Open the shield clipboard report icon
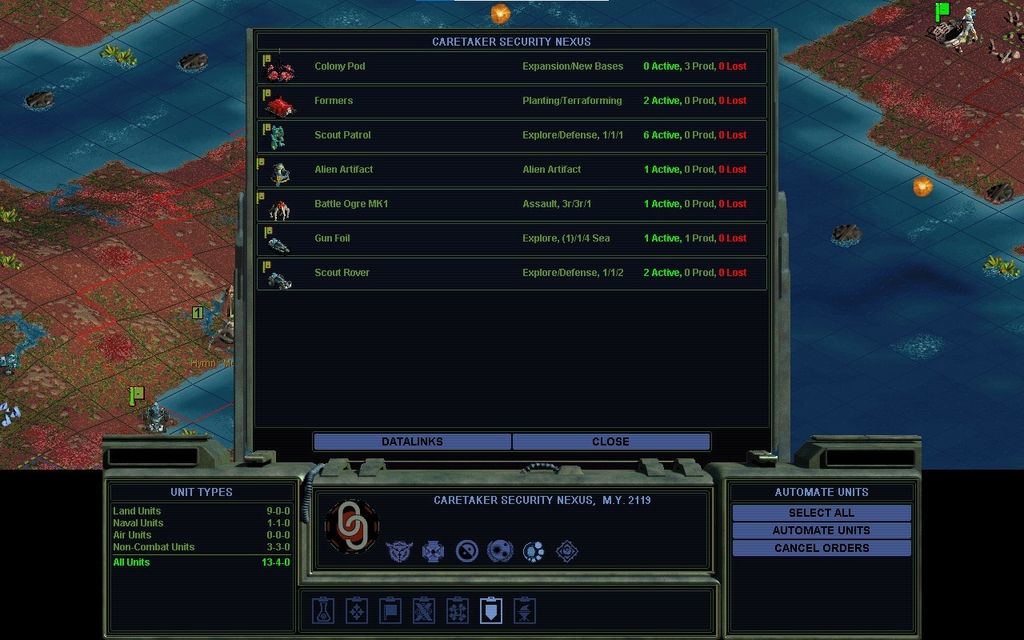This screenshot has width=1024, height=640. tap(491, 610)
